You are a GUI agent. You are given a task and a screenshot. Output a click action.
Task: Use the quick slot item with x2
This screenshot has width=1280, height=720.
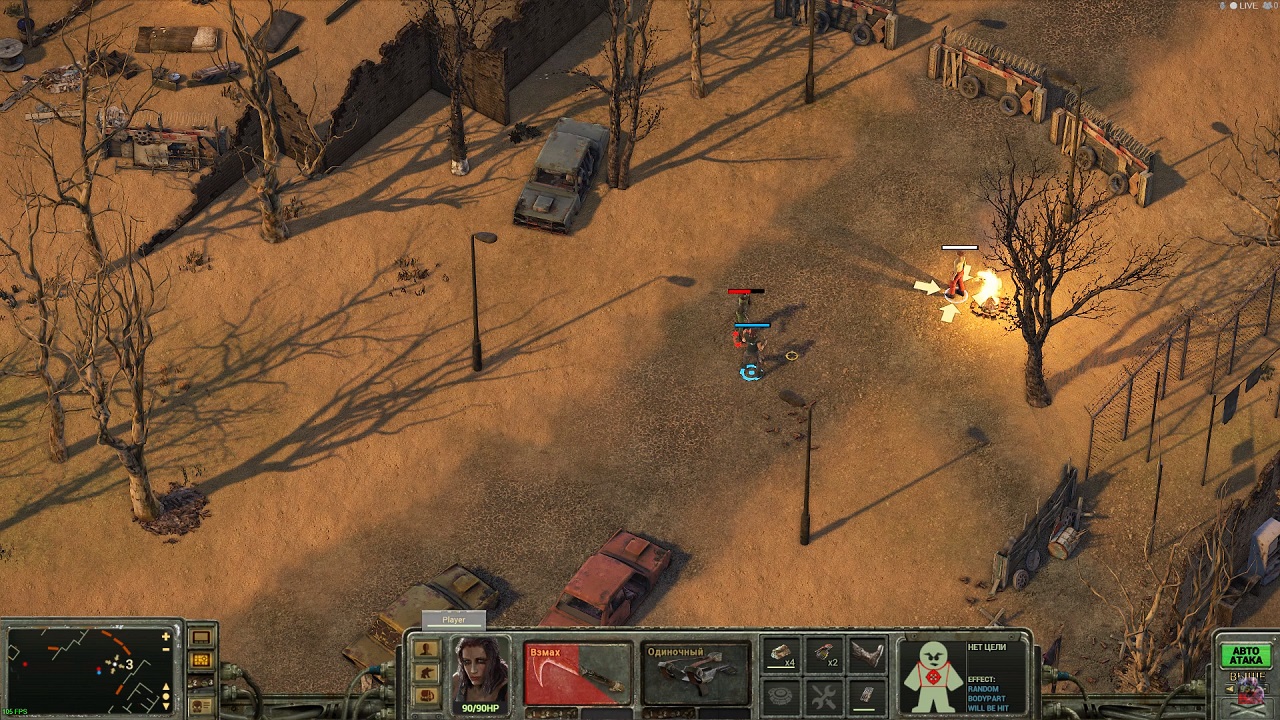pyautogui.click(x=824, y=655)
